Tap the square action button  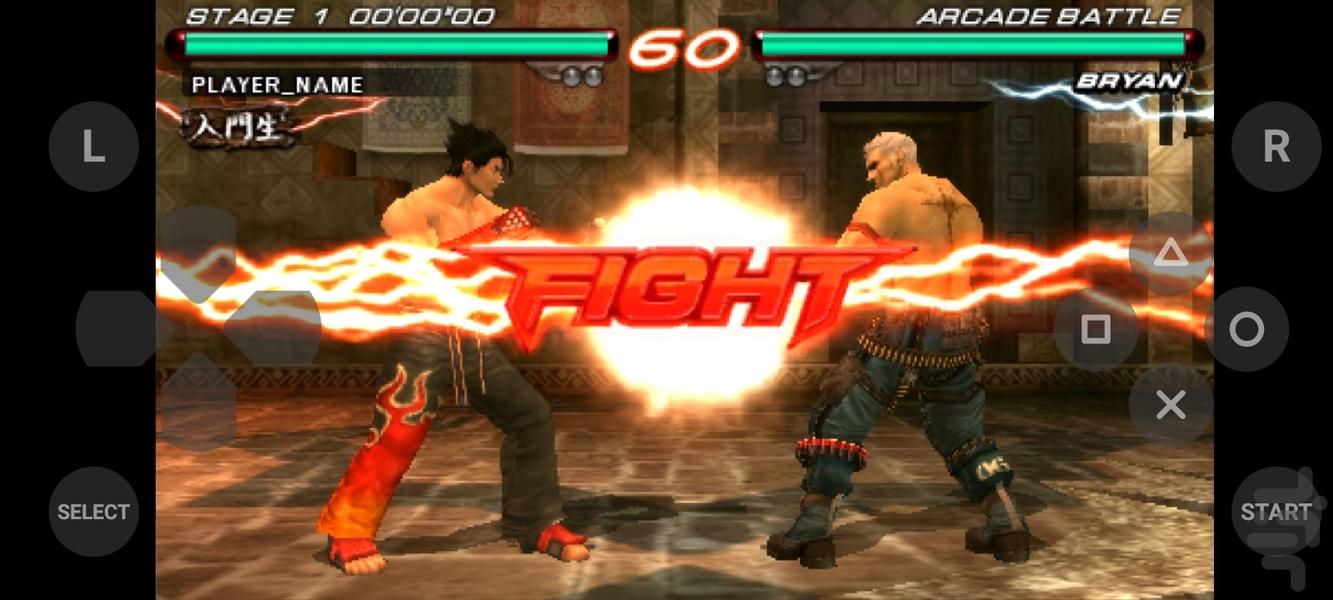click(x=1096, y=330)
